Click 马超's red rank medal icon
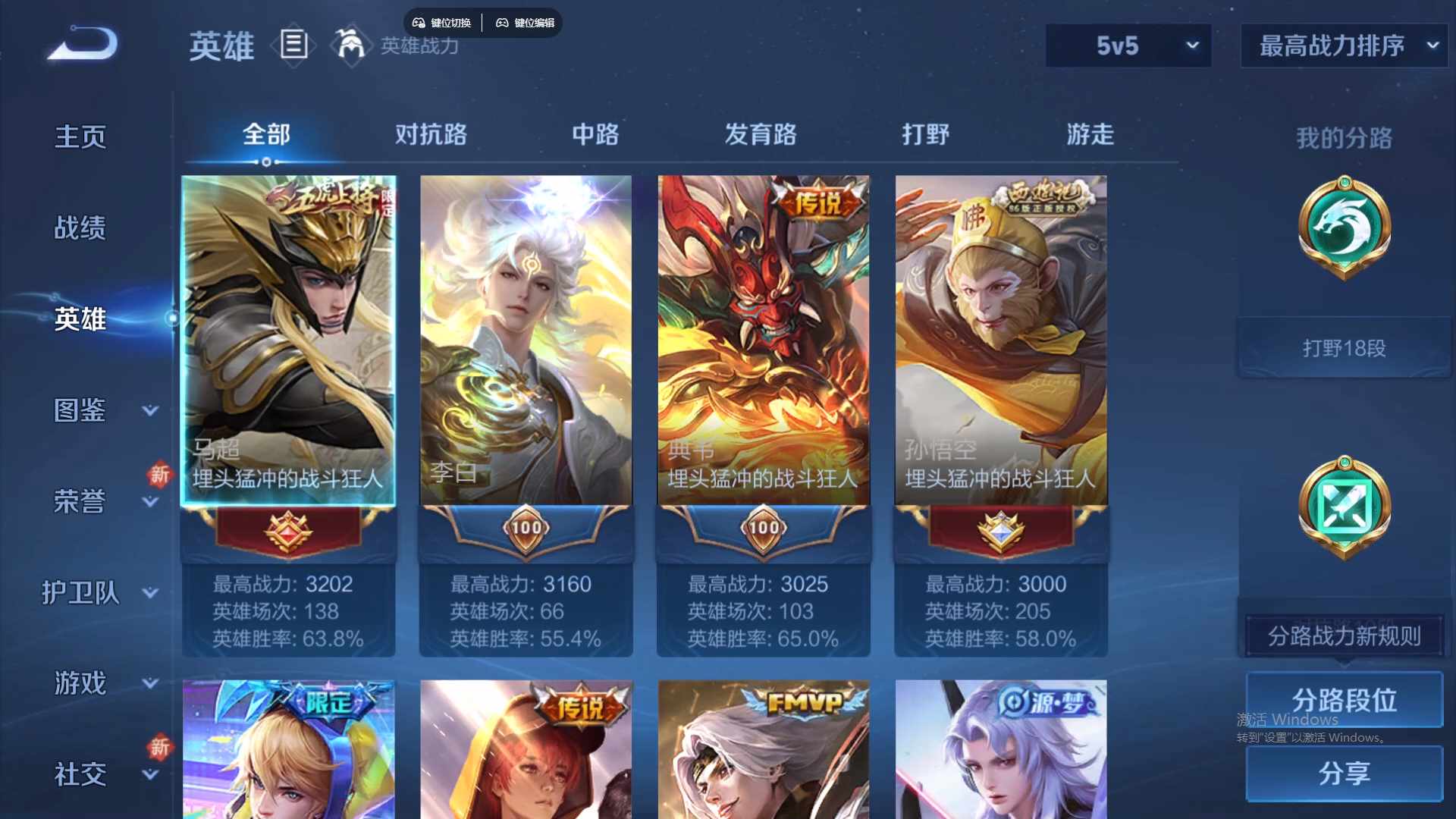The height and width of the screenshot is (819, 1456). pos(288,531)
